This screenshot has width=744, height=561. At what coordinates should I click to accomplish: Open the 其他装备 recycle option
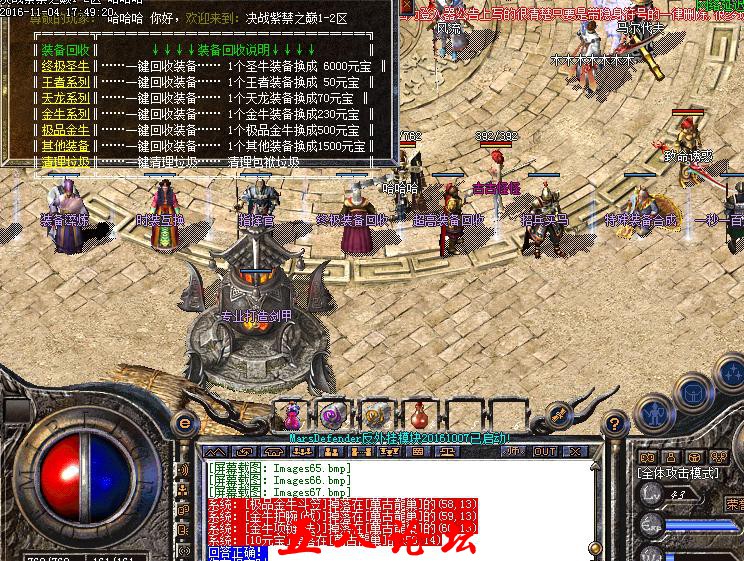[x=66, y=146]
